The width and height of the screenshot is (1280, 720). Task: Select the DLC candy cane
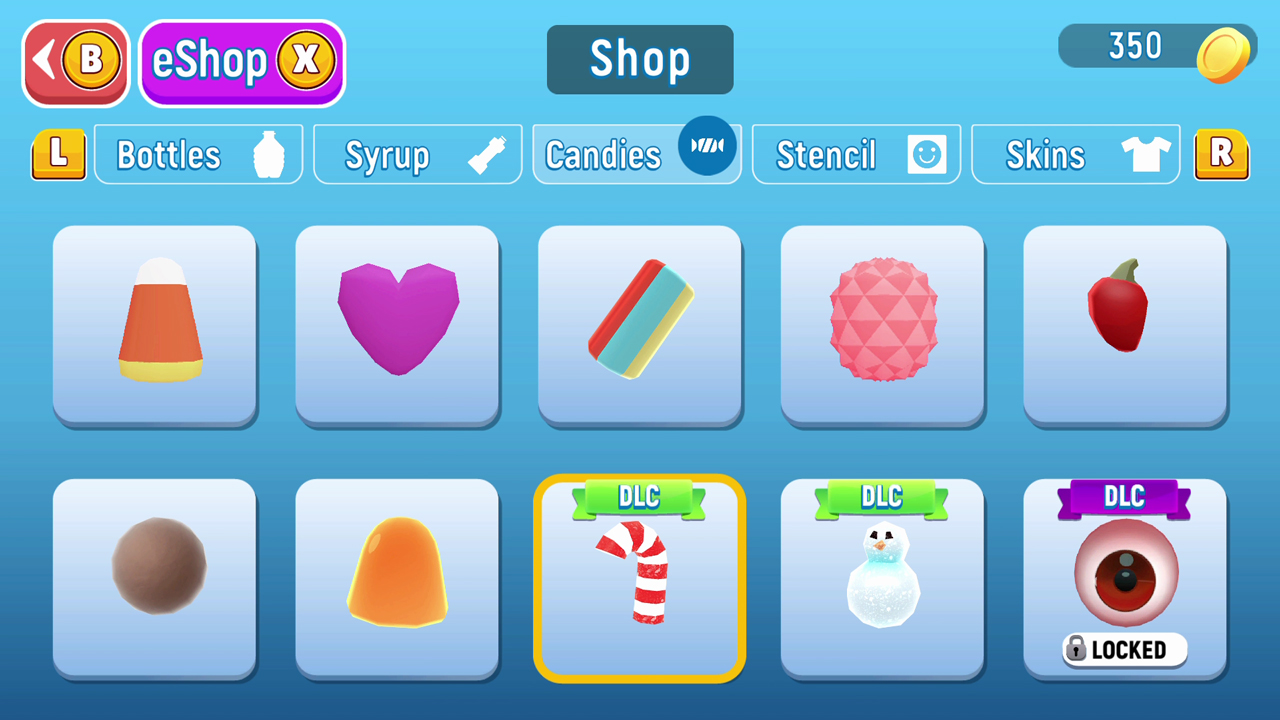tap(639, 580)
